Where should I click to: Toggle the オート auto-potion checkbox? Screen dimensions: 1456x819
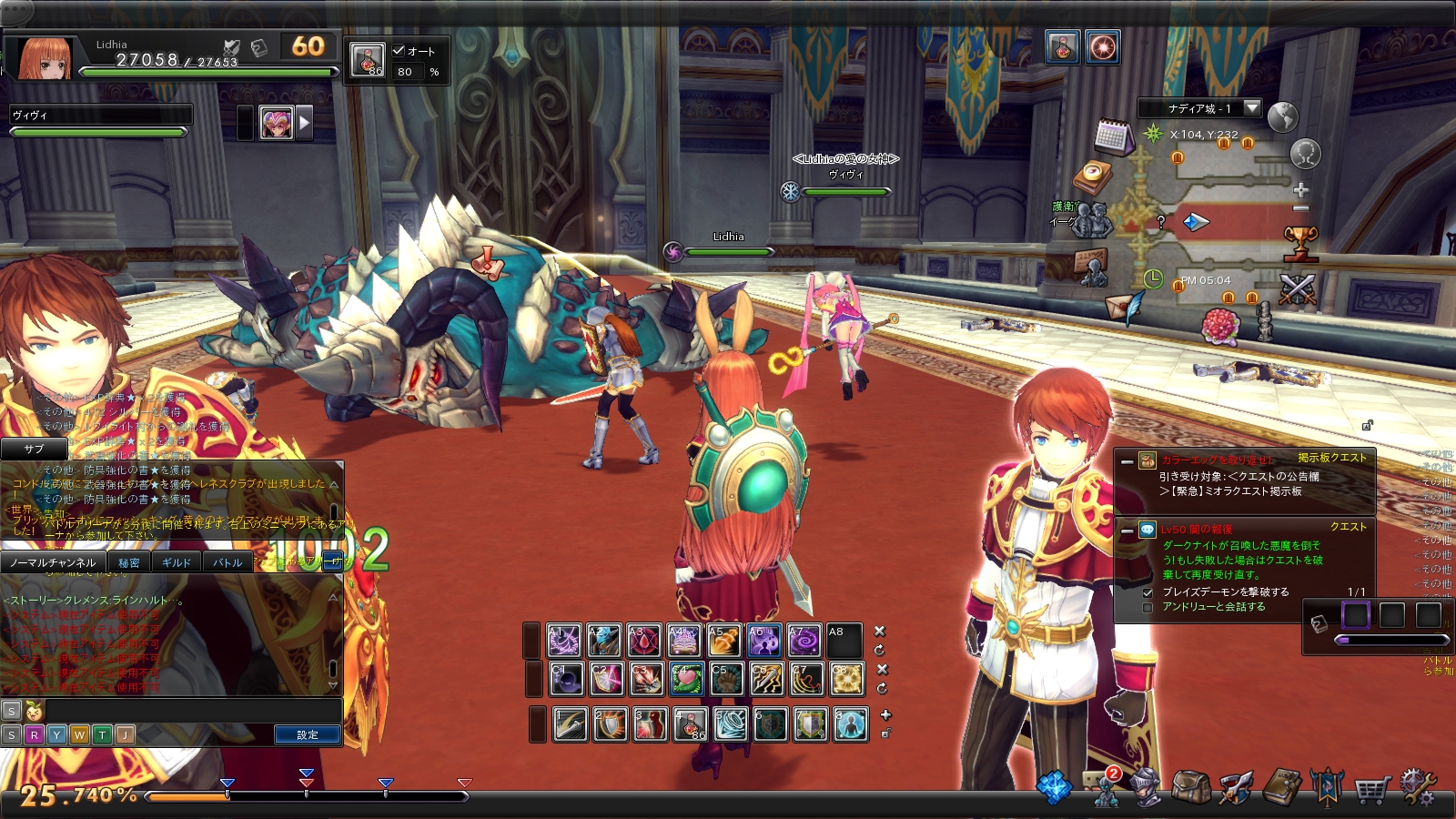click(x=399, y=51)
